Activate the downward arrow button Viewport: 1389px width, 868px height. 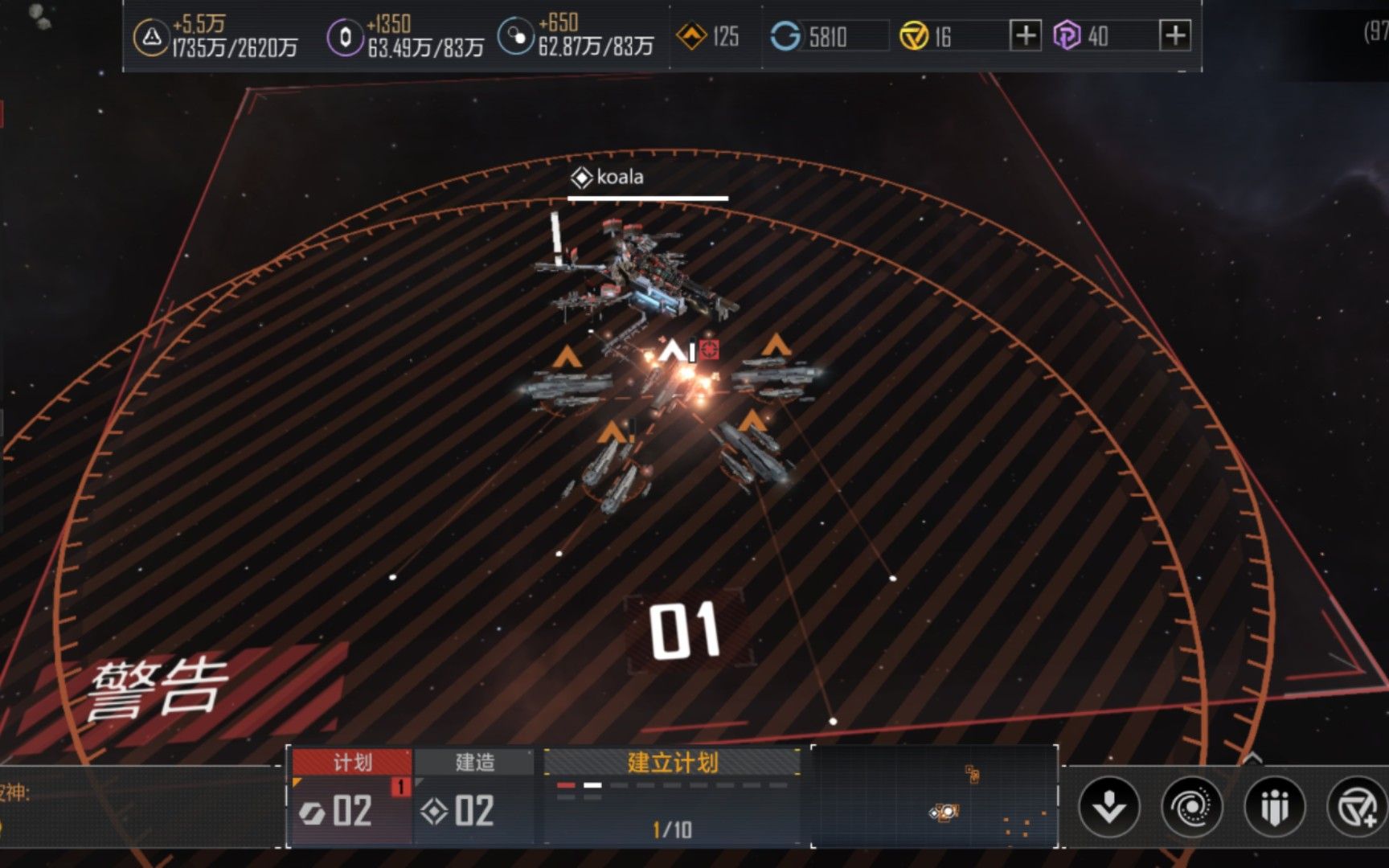(1109, 806)
